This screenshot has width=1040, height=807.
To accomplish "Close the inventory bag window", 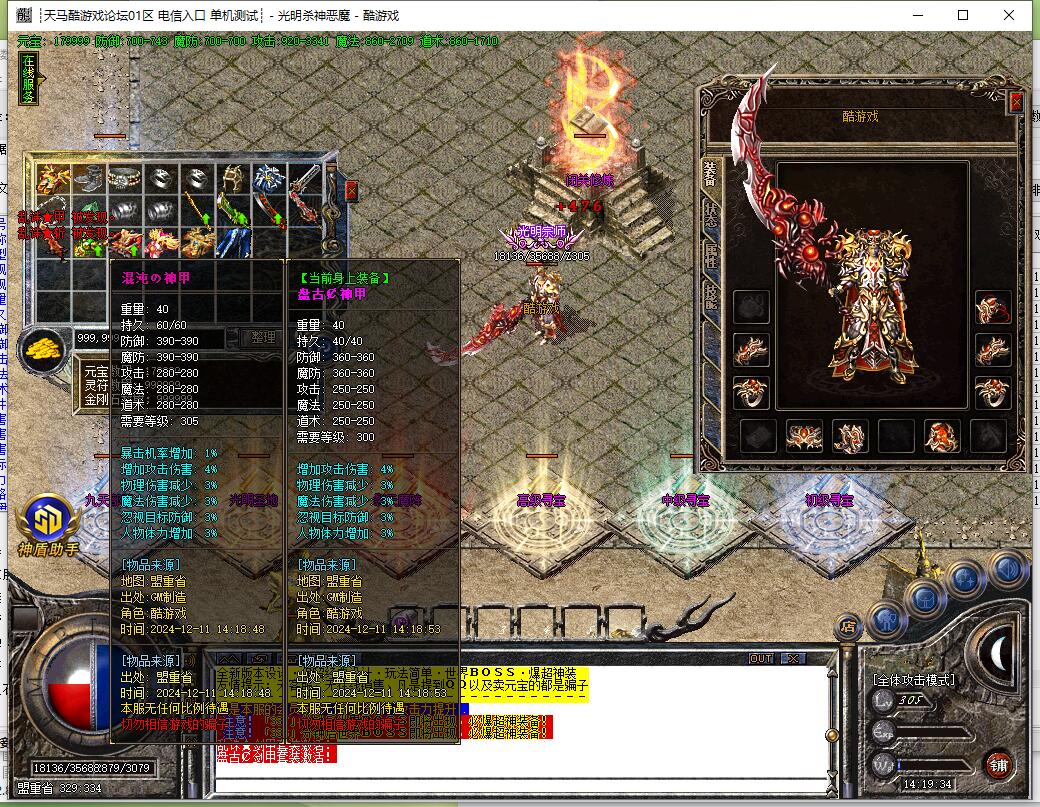I will [351, 190].
